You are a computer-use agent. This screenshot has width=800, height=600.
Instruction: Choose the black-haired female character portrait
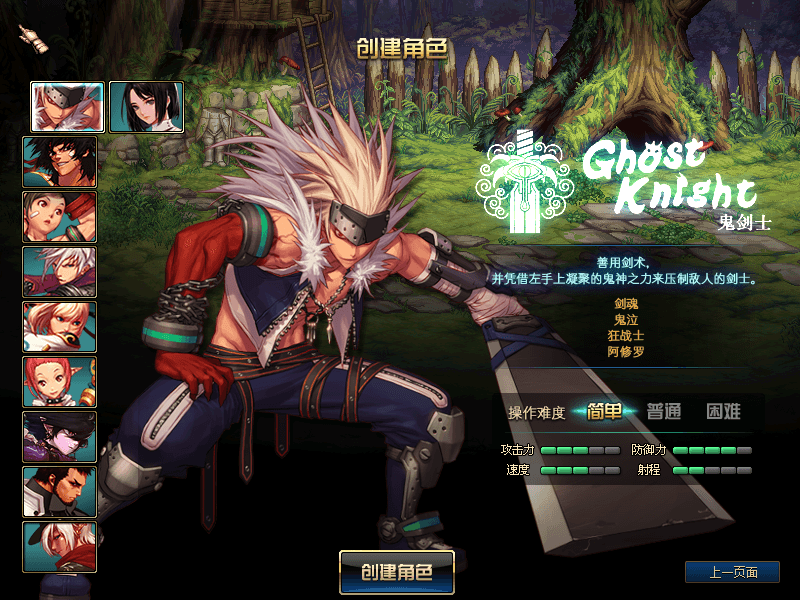(146, 107)
